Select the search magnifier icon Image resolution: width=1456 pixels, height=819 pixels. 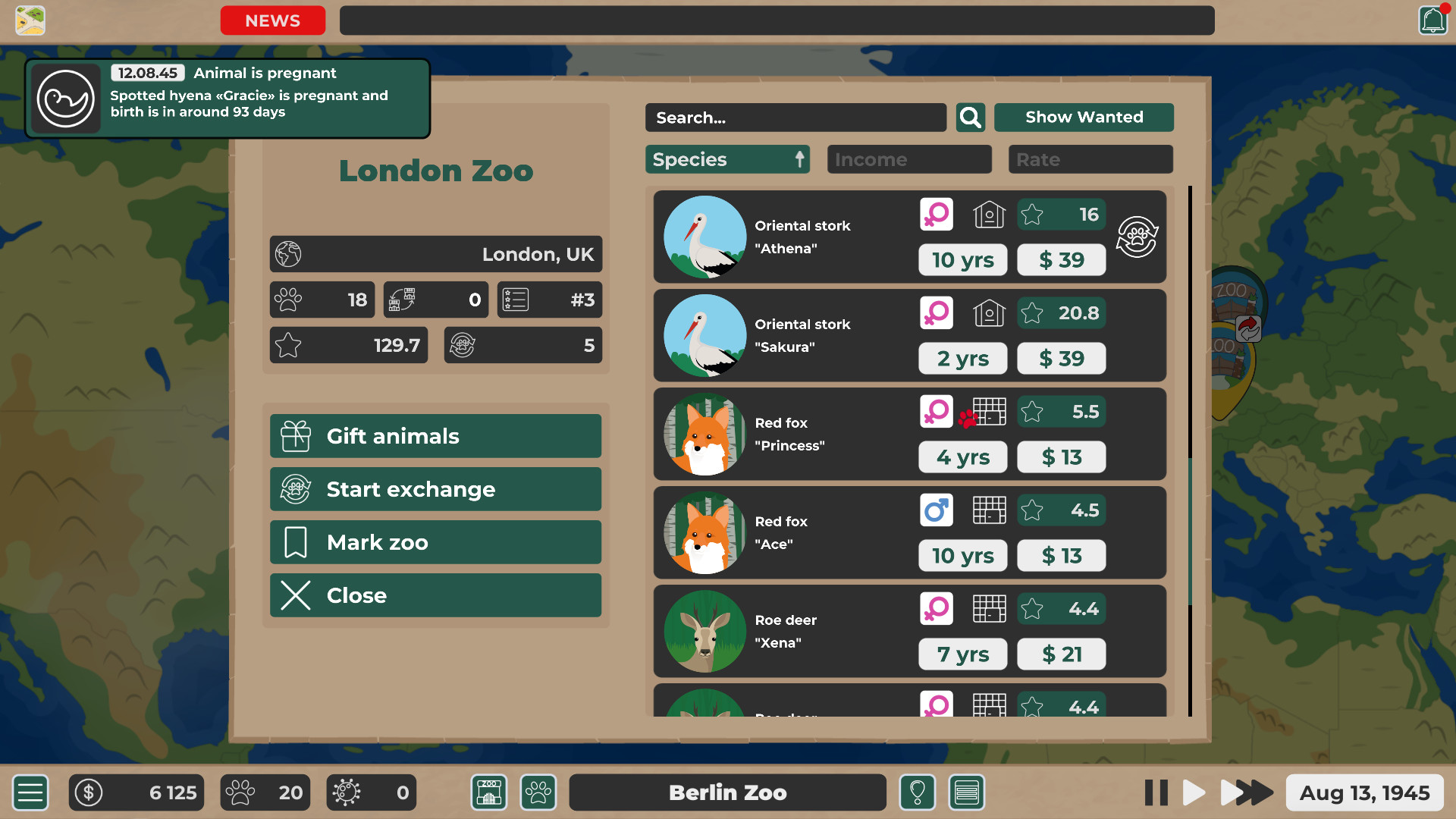pos(970,118)
